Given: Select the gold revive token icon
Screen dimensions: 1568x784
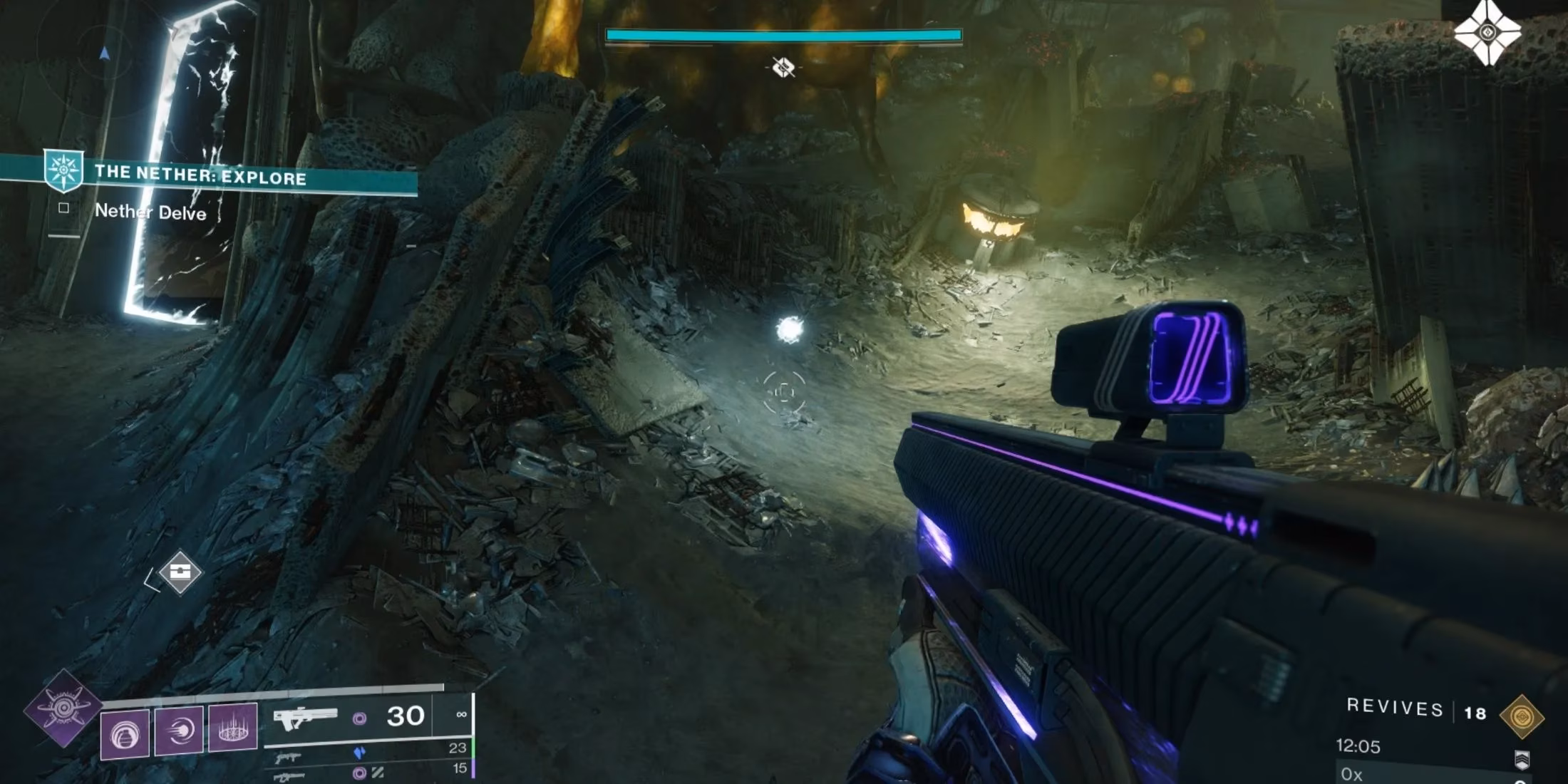Looking at the screenshot, I should click(1522, 716).
